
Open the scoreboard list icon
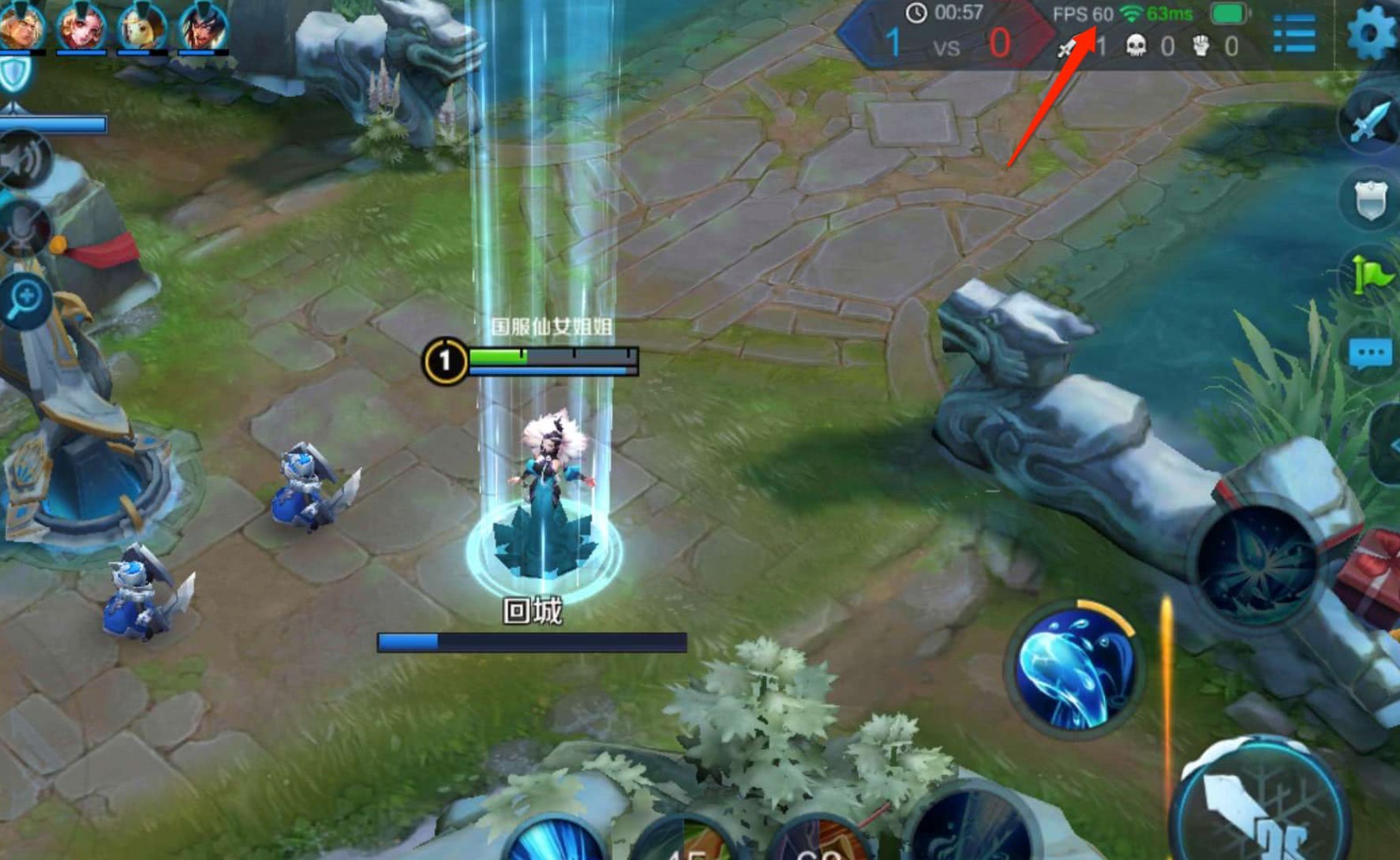pyautogui.click(x=1294, y=33)
